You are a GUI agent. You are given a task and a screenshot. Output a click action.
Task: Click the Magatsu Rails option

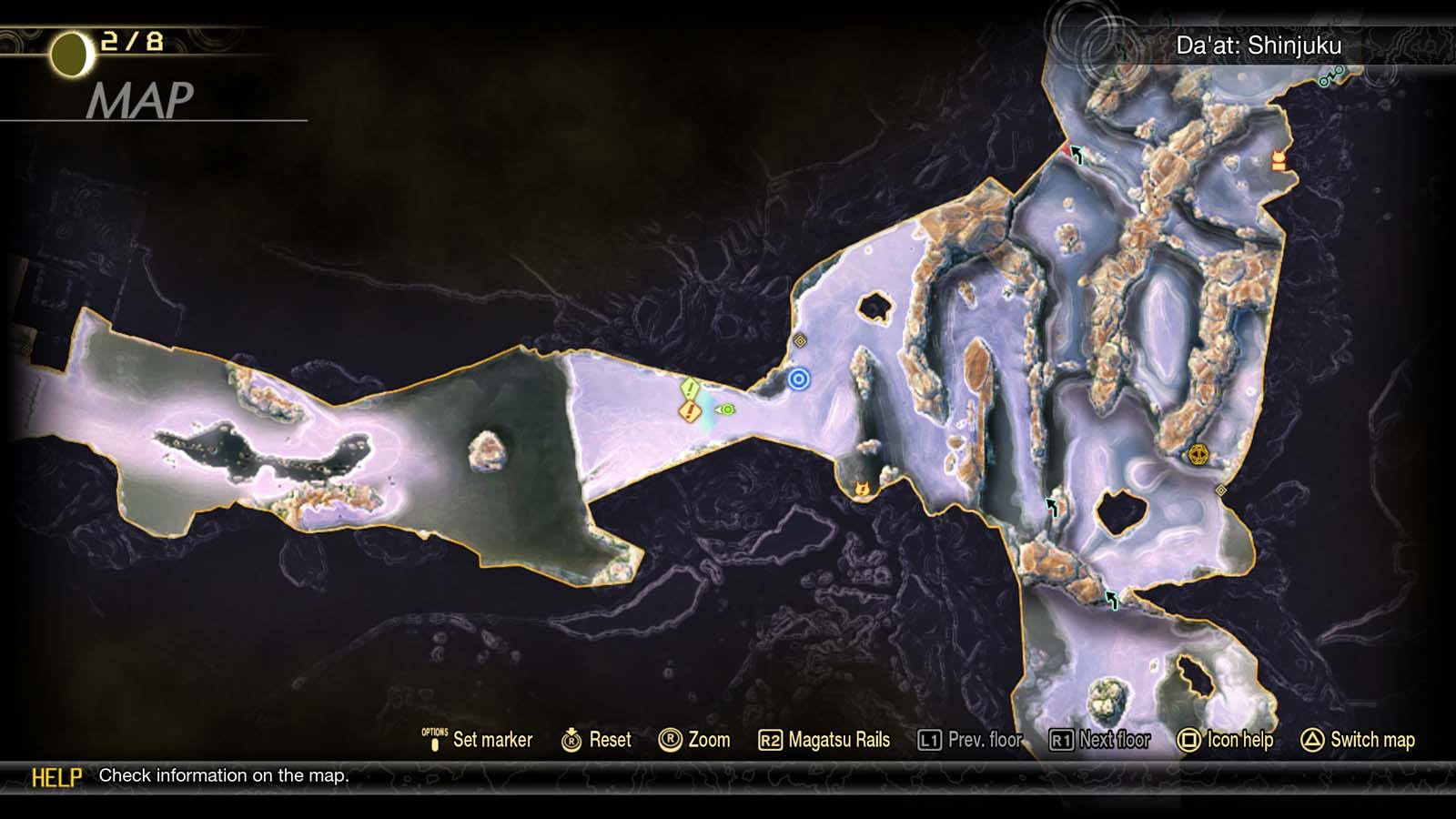tap(824, 740)
